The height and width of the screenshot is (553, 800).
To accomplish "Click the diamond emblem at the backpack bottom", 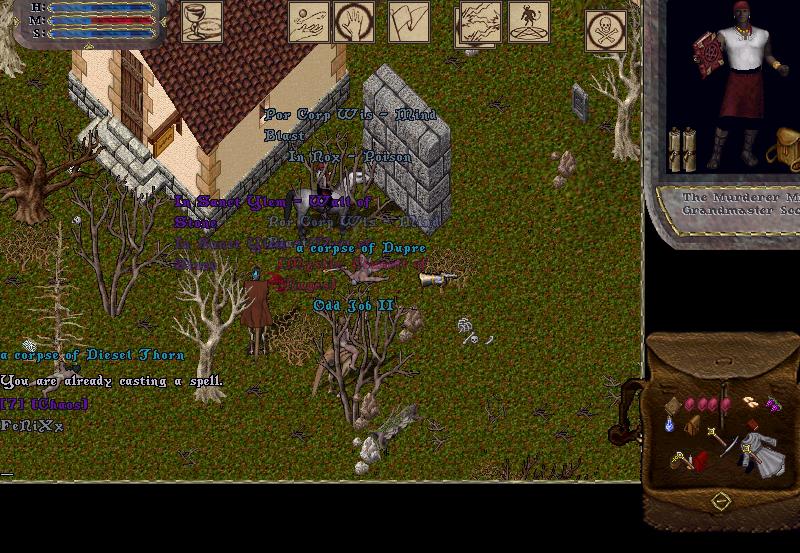I will point(720,500).
